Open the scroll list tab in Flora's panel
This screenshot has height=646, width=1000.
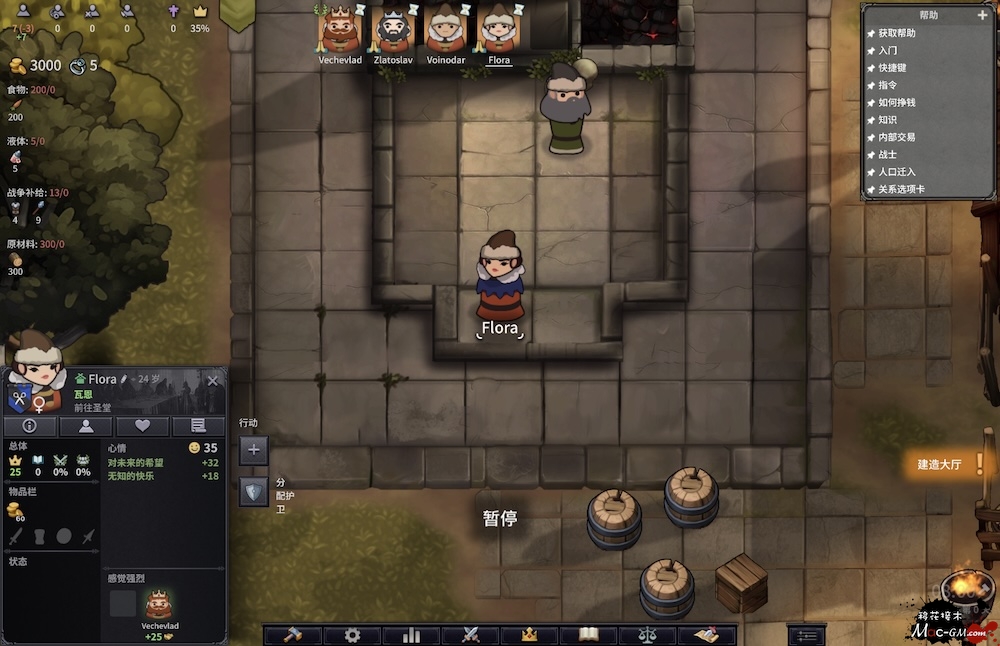[198, 426]
